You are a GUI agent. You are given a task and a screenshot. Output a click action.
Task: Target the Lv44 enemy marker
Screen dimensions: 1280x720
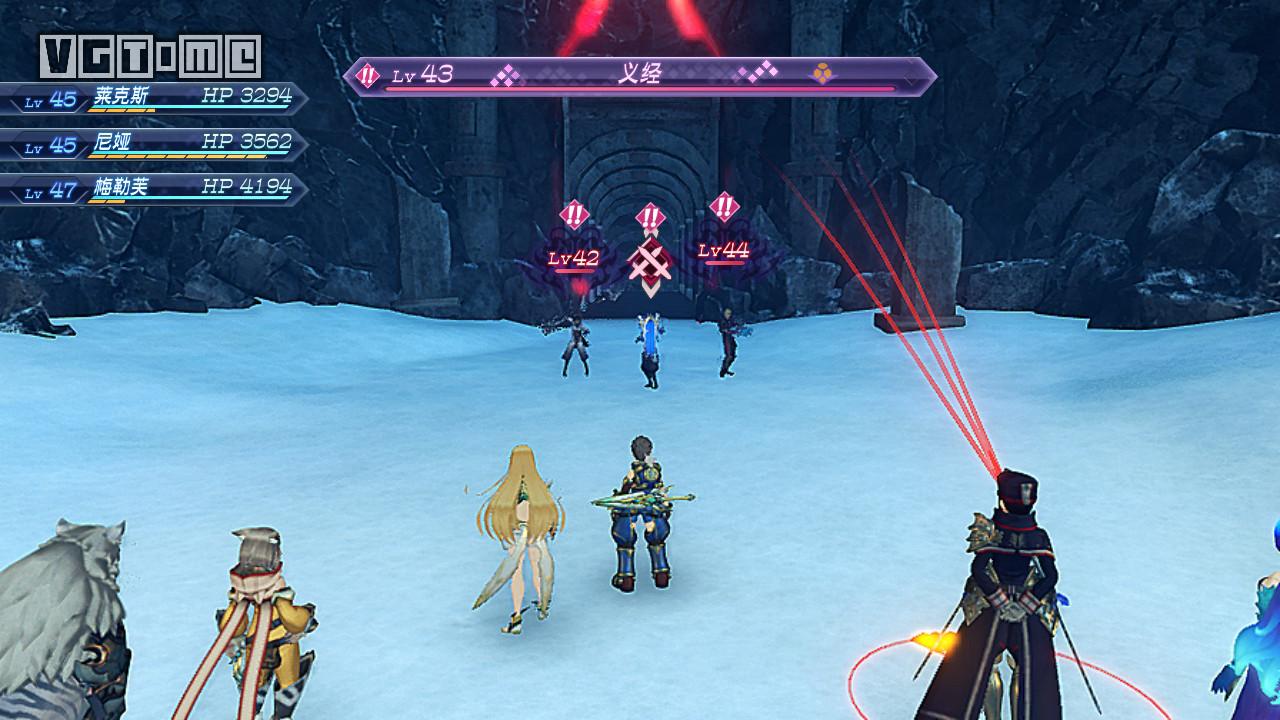click(723, 251)
